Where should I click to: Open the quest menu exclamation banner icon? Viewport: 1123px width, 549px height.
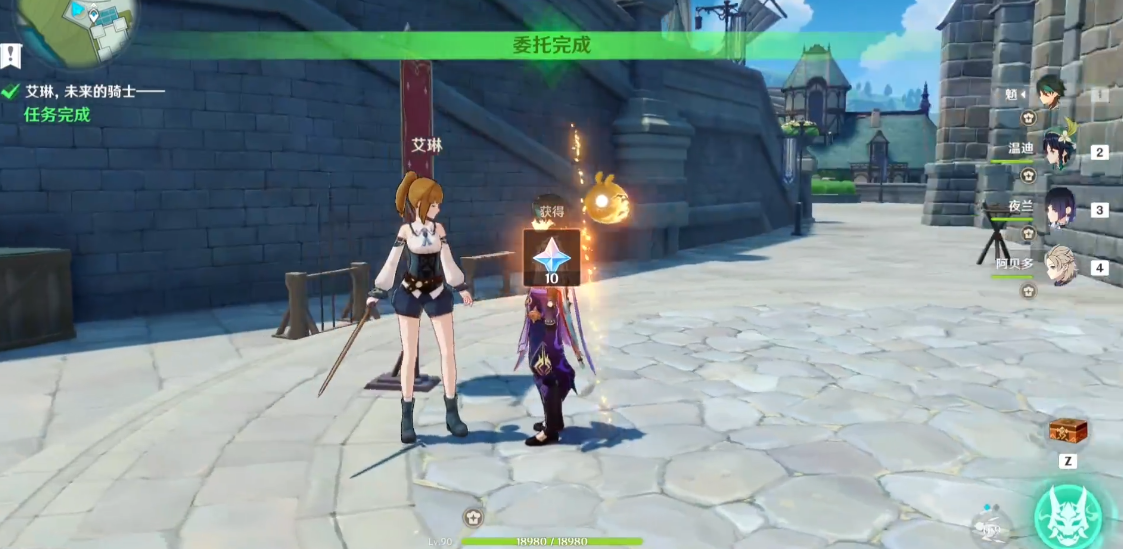[x=10, y=55]
